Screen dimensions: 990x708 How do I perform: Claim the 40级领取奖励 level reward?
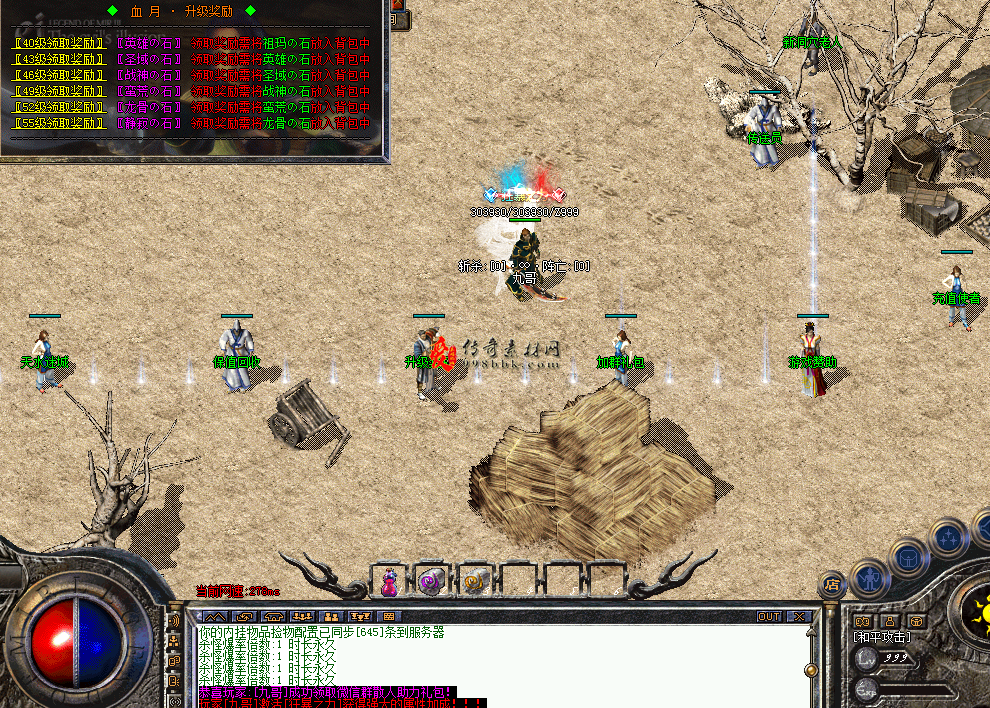pyautogui.click(x=59, y=43)
